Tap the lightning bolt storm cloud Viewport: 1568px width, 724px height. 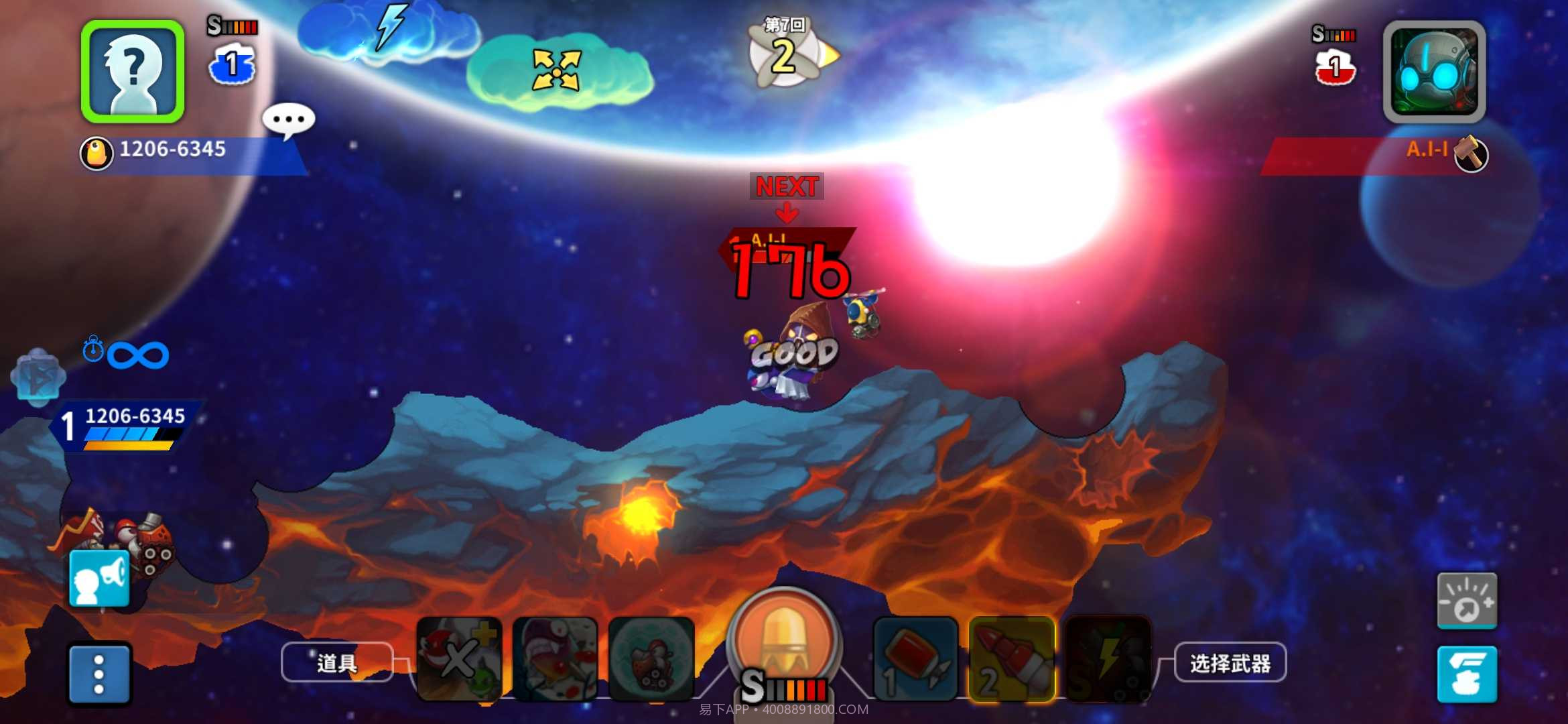coord(389,30)
